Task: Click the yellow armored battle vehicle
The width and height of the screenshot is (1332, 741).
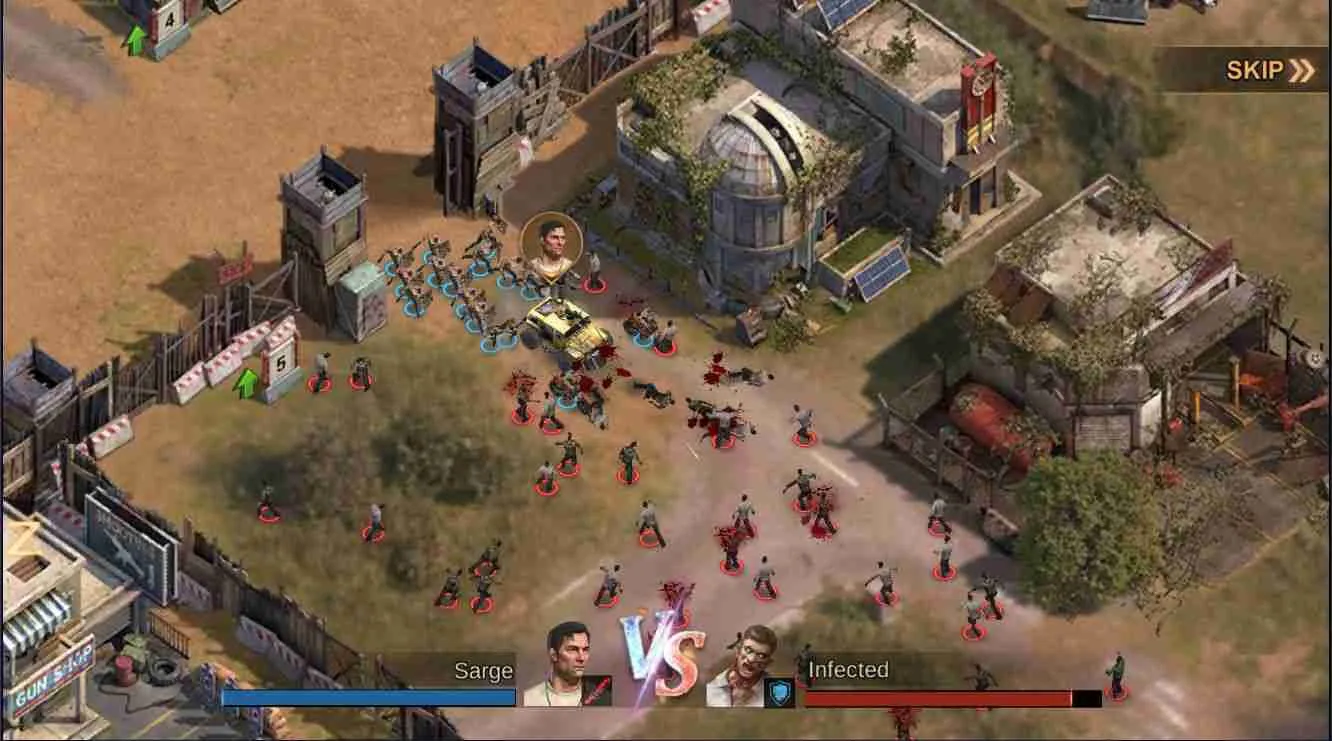Action: [x=563, y=325]
